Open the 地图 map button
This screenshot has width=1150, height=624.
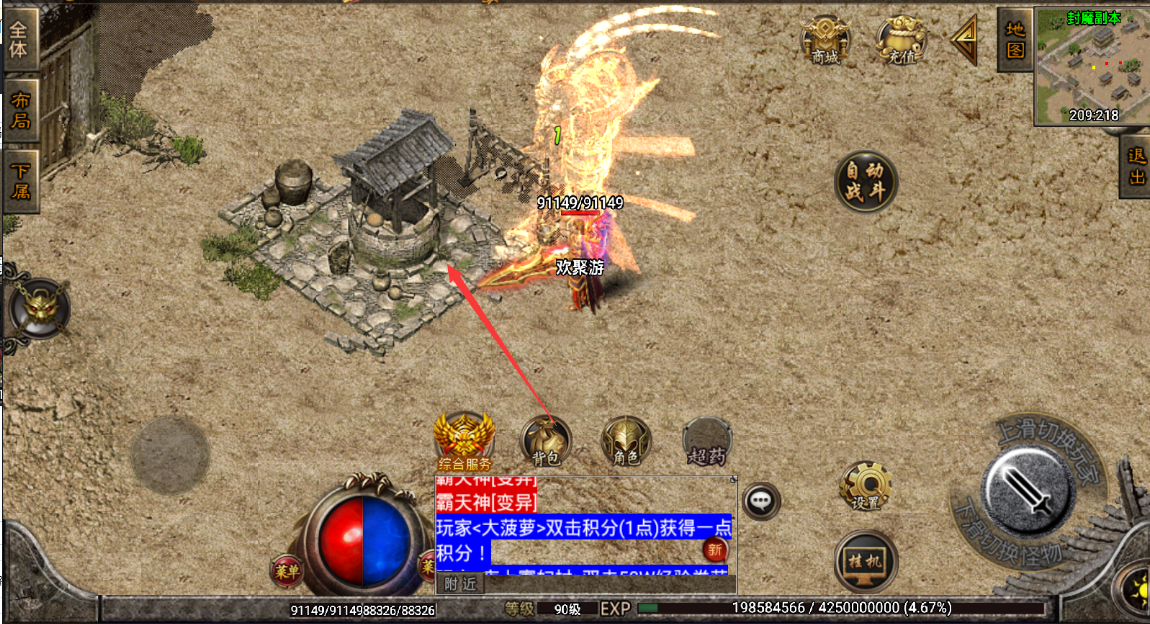coord(1015,40)
